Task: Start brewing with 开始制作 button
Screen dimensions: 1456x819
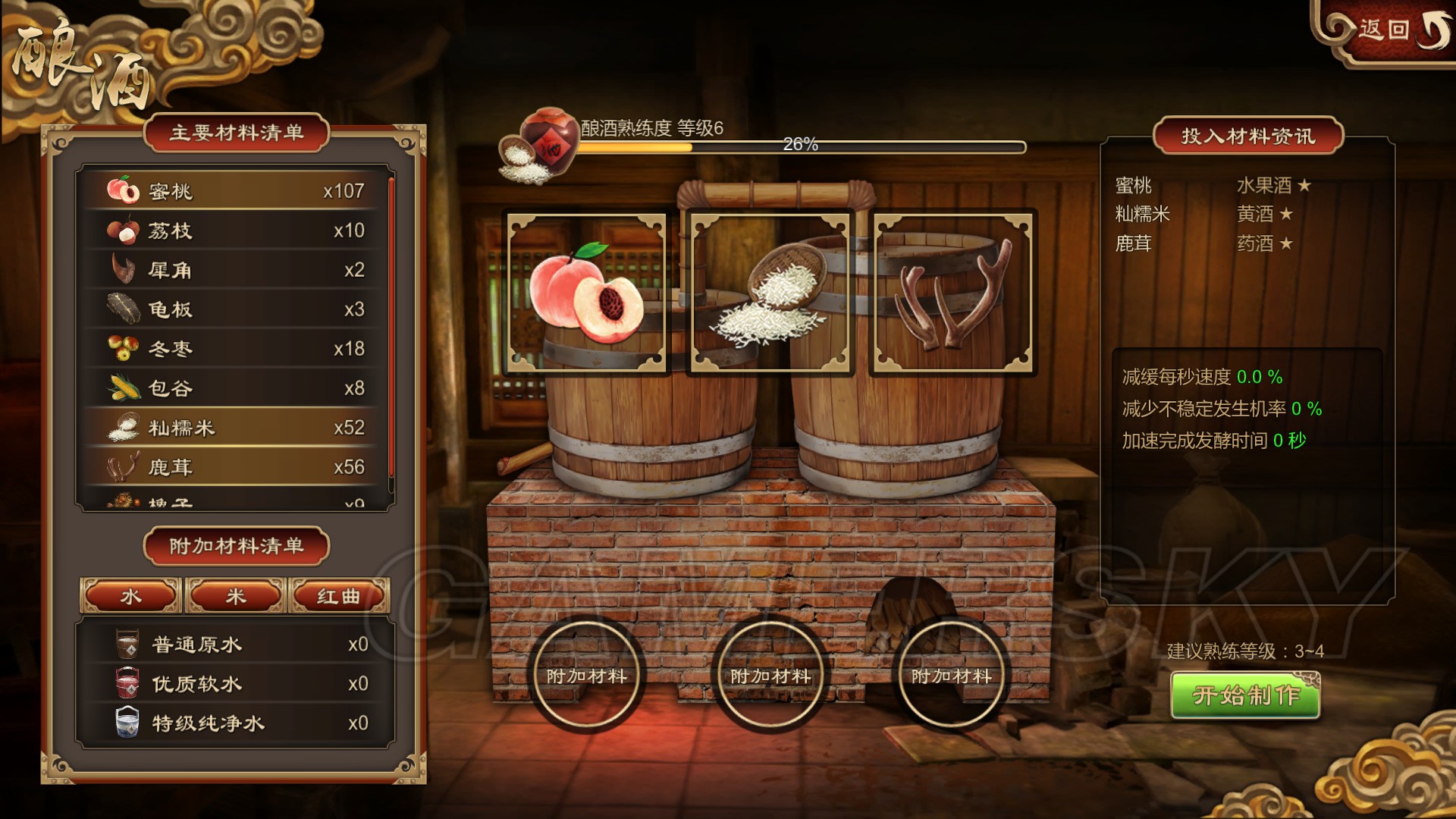Action: 1245,695
